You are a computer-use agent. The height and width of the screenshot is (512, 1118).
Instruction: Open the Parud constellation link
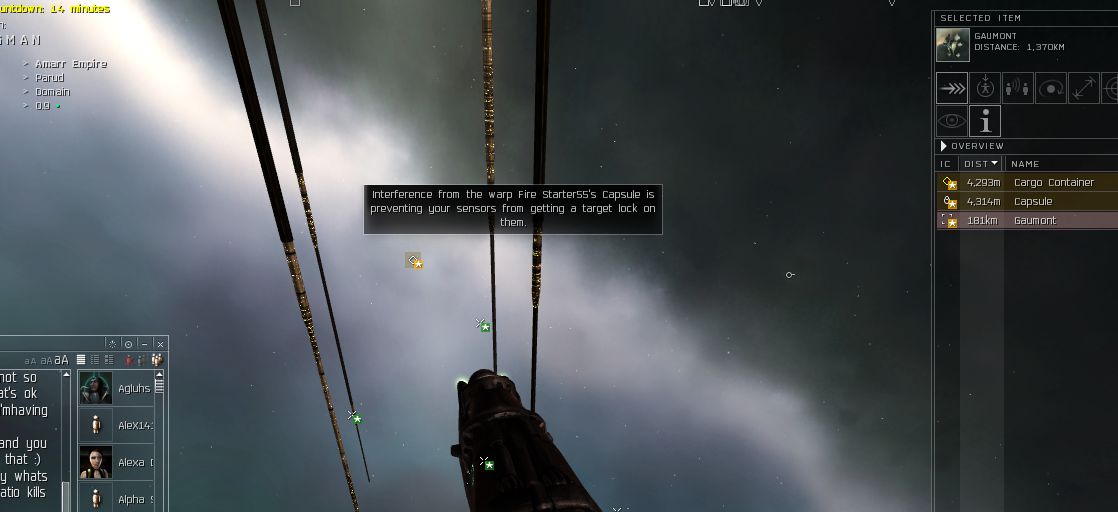pos(49,77)
